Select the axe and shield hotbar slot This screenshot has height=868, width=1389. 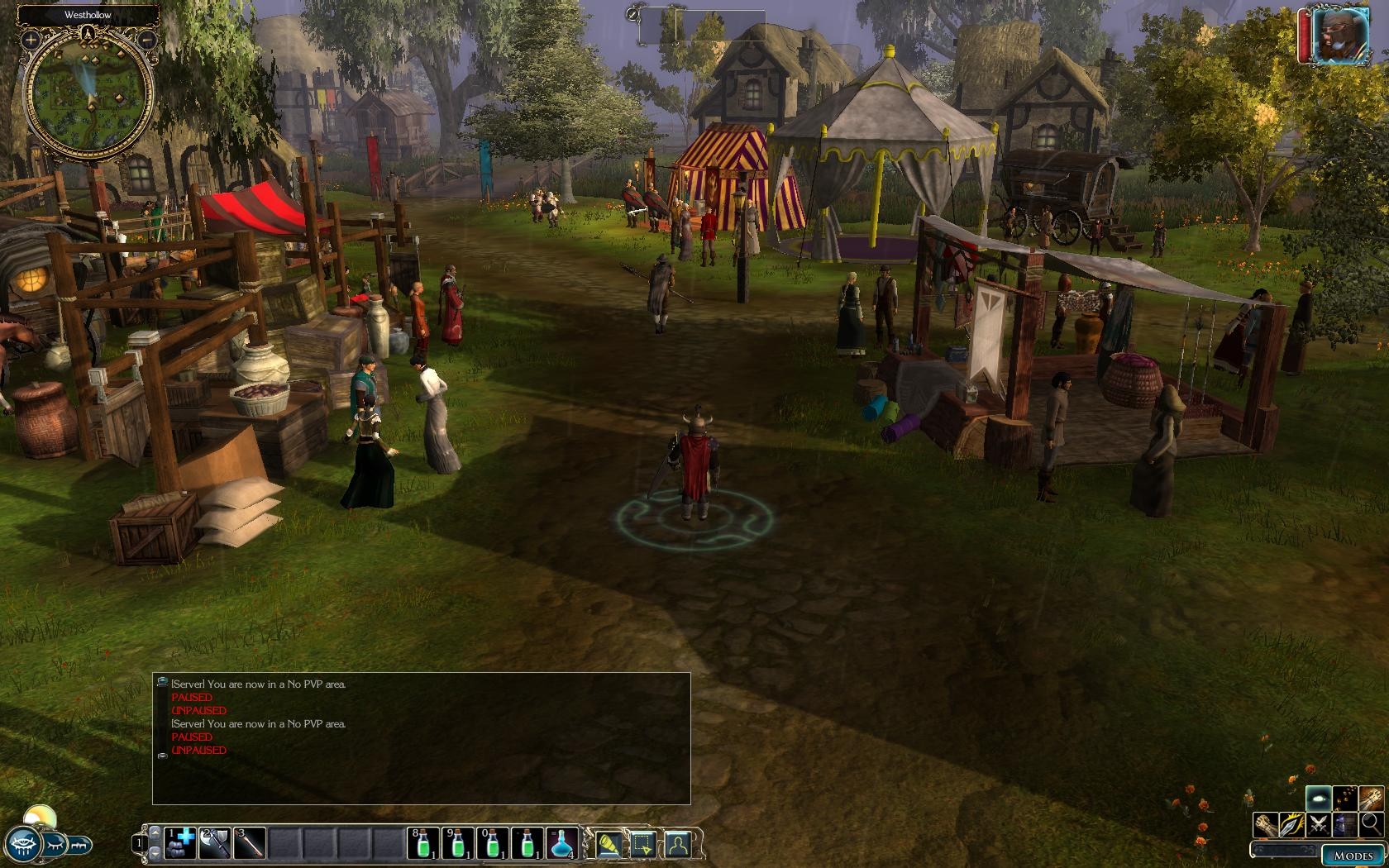pyautogui.click(x=214, y=843)
